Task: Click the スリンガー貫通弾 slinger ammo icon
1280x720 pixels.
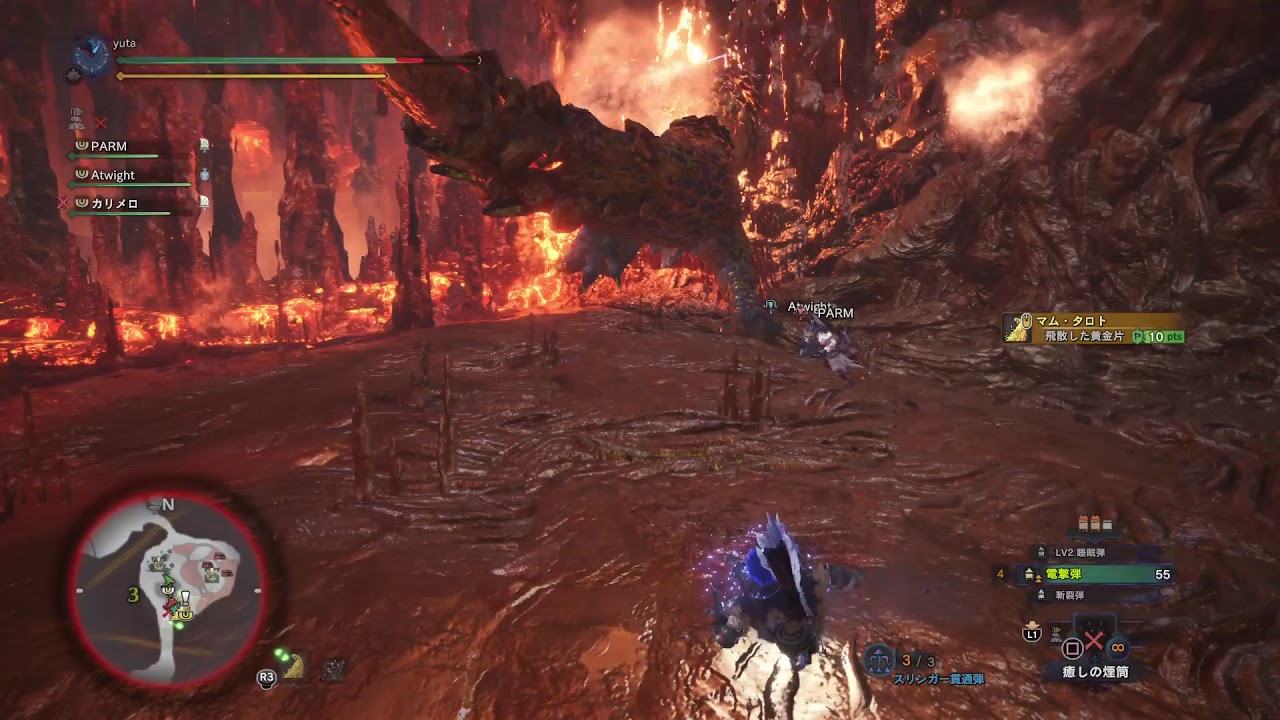Action: point(879,659)
